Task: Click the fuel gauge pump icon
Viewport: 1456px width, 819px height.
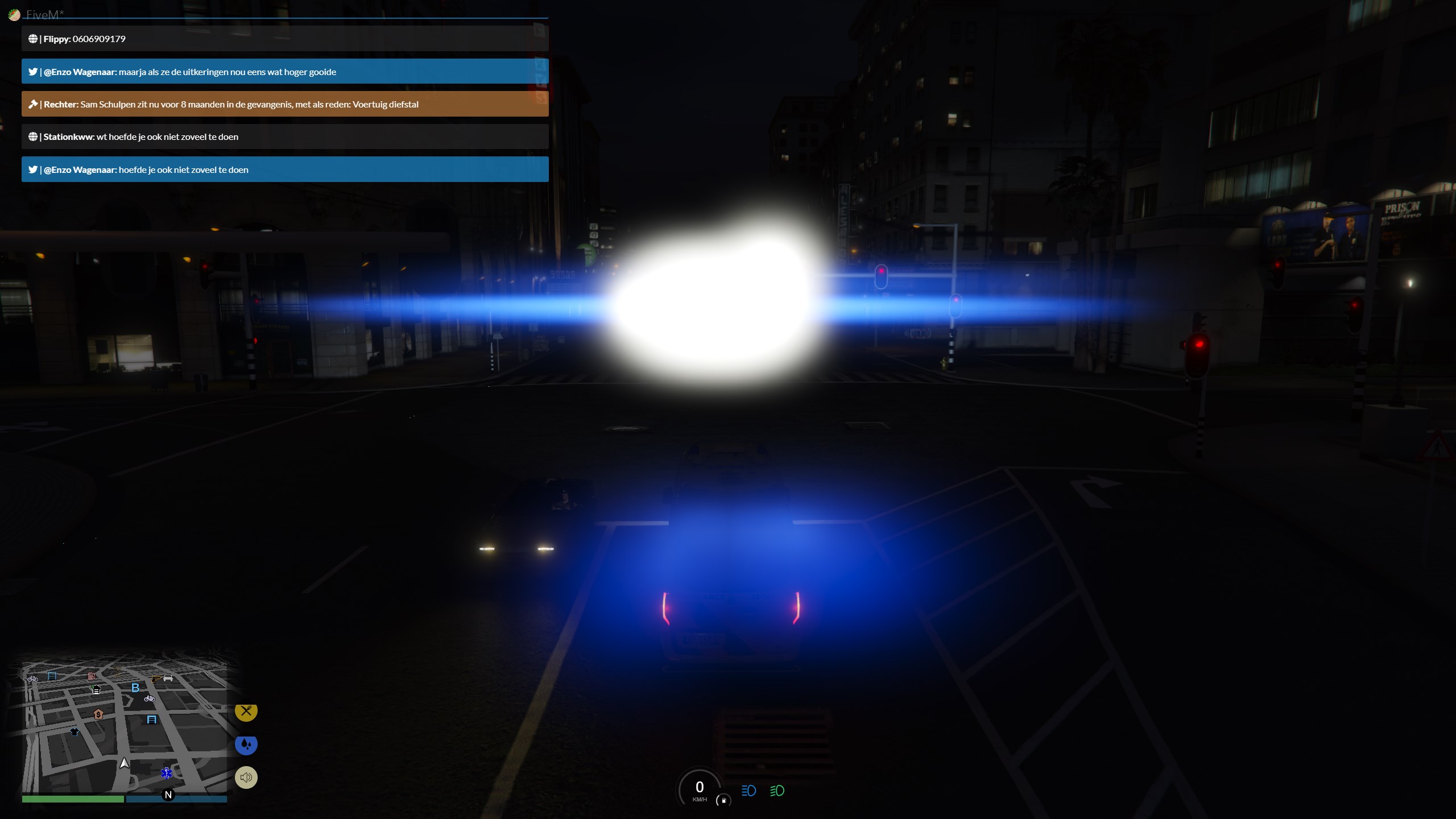Action: [x=723, y=800]
